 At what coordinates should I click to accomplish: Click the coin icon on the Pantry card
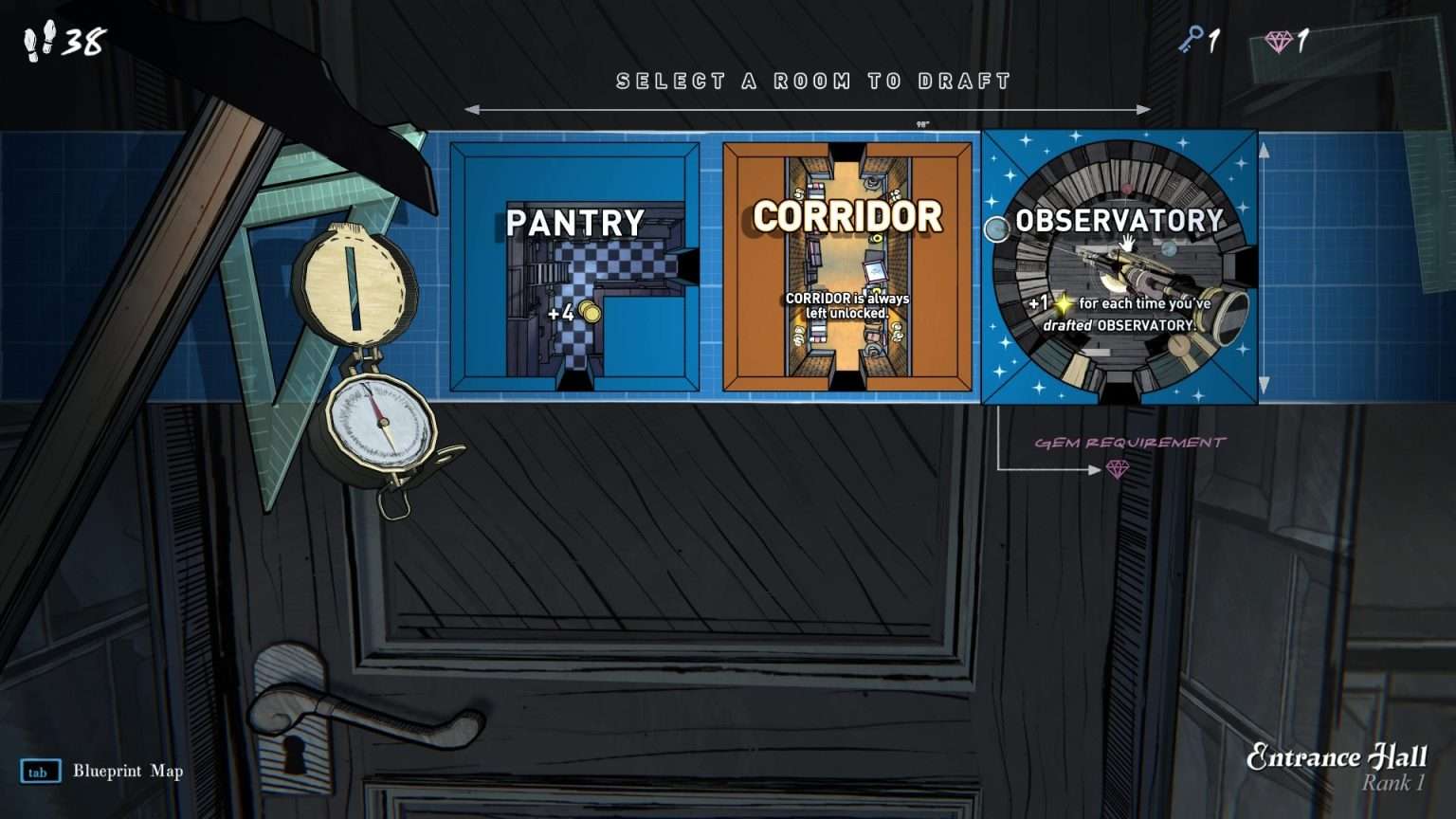point(588,309)
